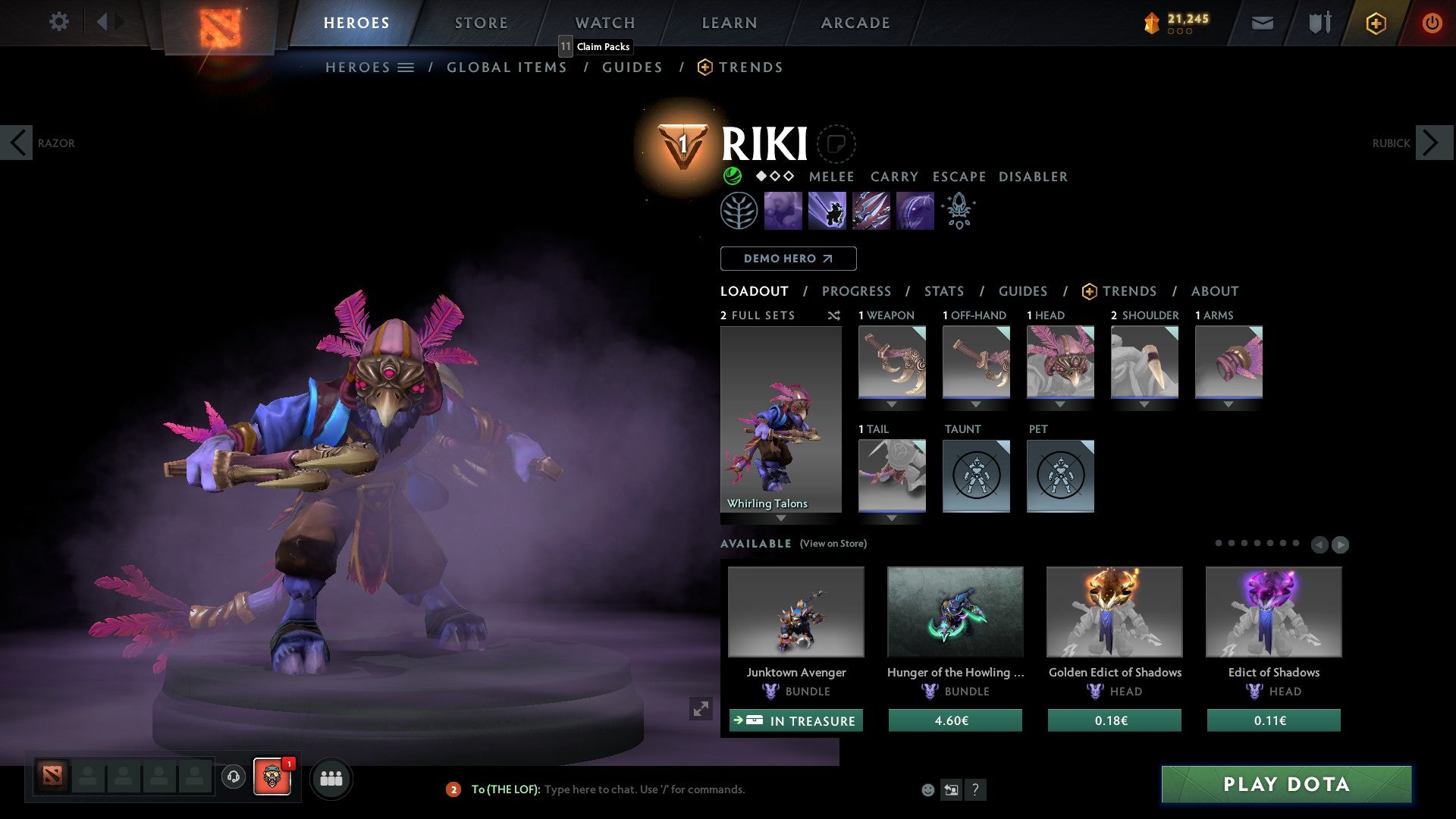Choose the equipped weapon slot

tap(892, 362)
